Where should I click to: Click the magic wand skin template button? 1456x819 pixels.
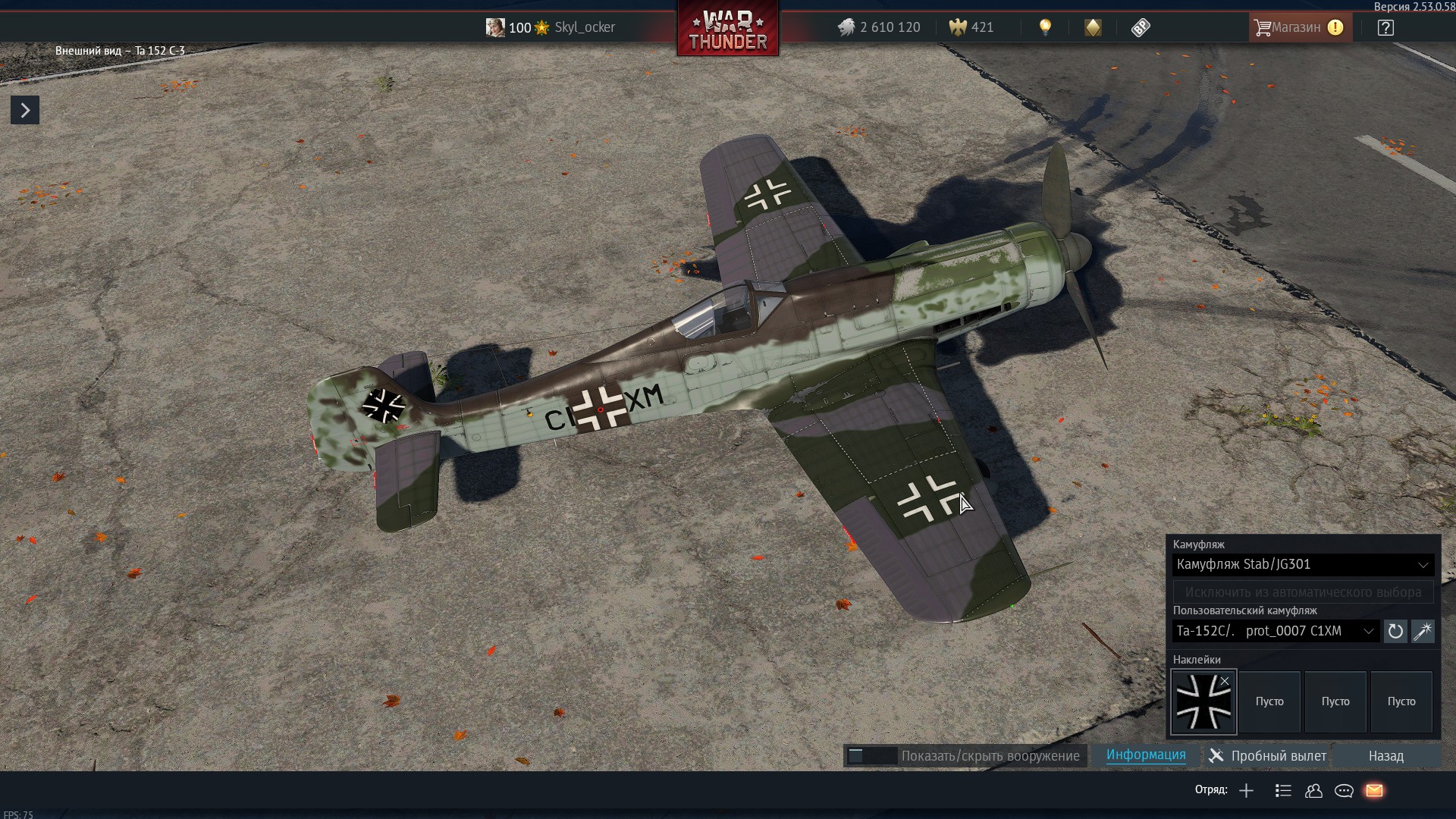1423,631
